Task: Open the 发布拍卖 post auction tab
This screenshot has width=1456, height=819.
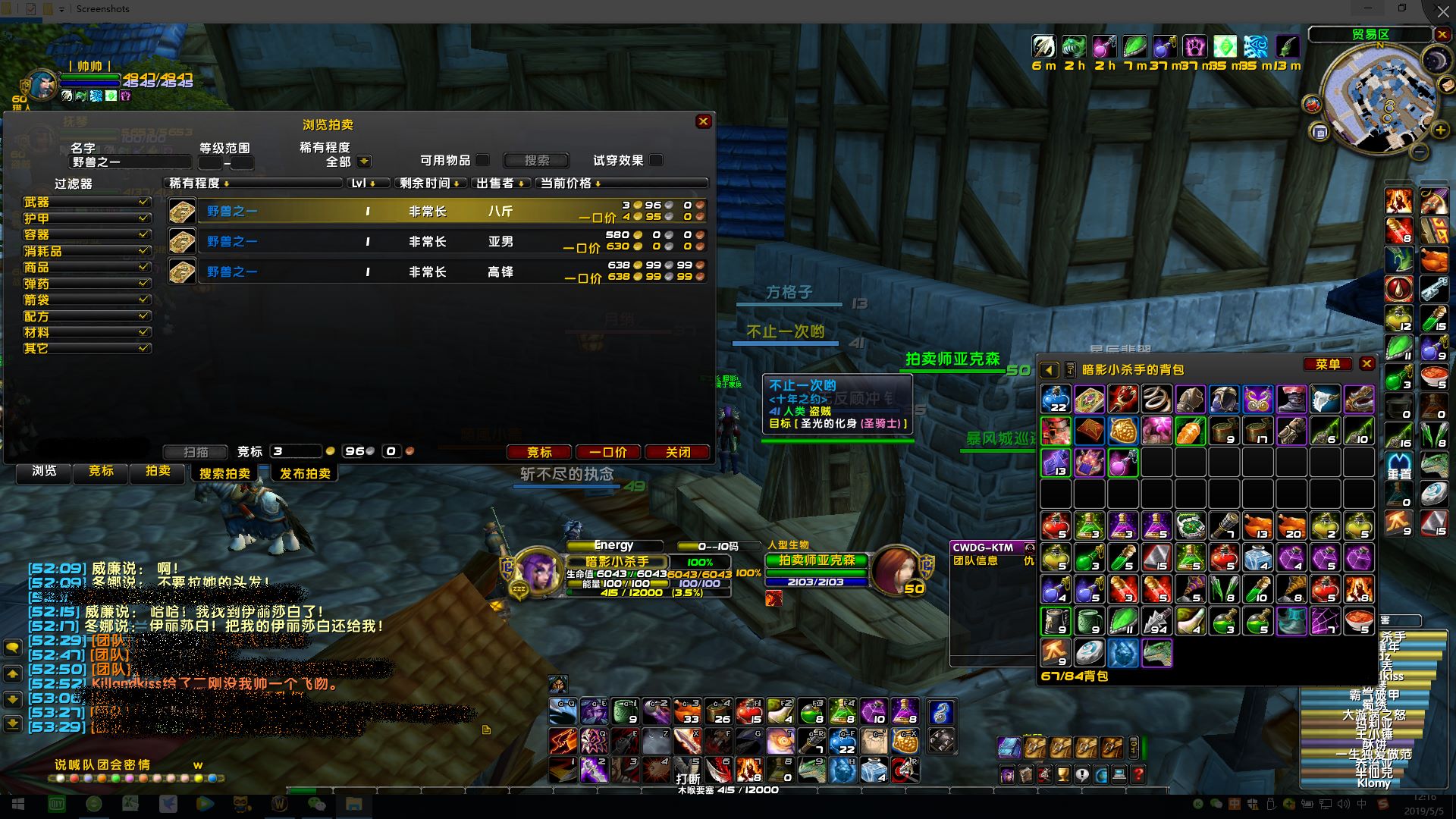Action: pos(305,473)
